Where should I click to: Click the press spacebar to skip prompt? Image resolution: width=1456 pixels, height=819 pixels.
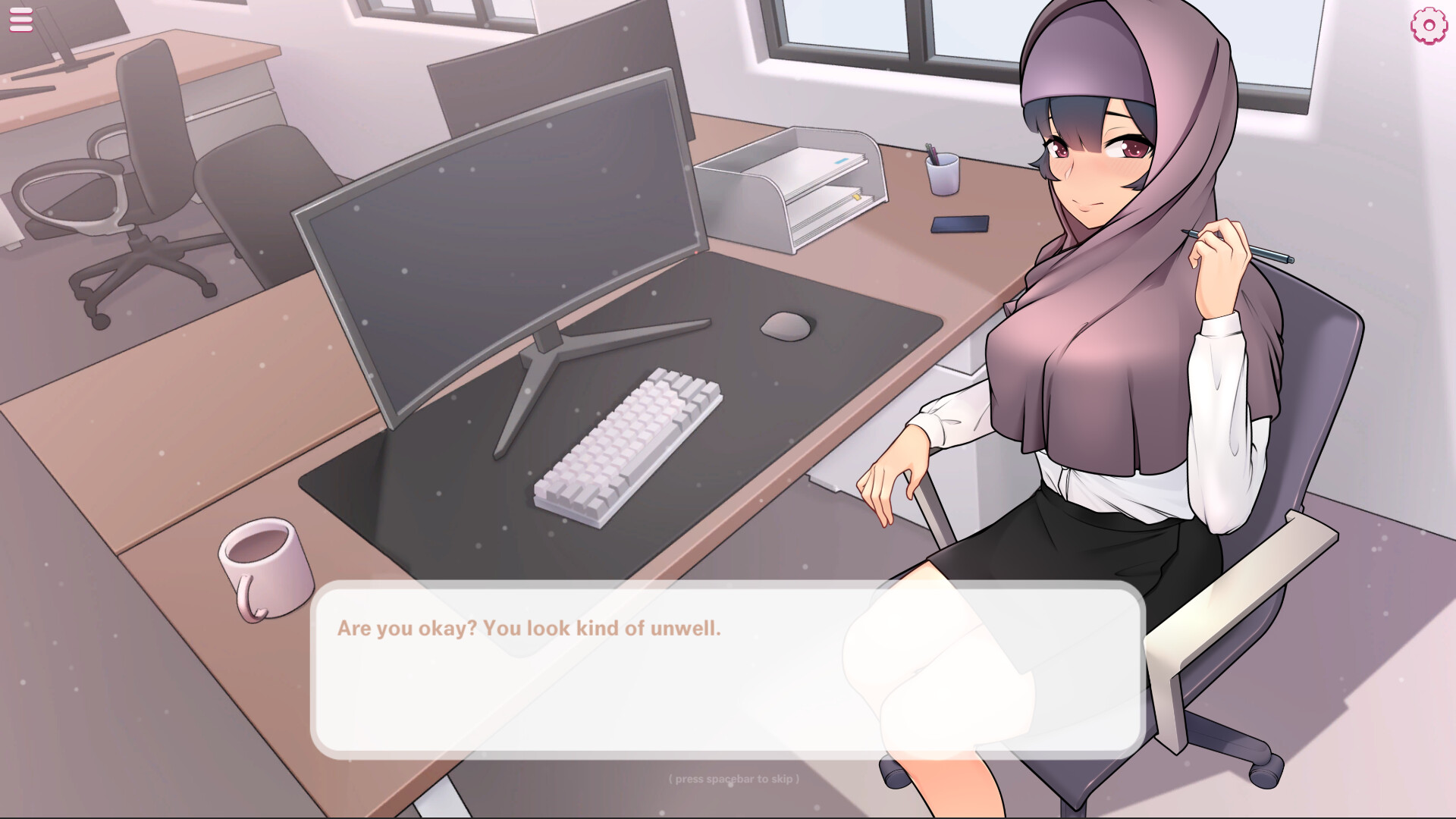tap(733, 777)
